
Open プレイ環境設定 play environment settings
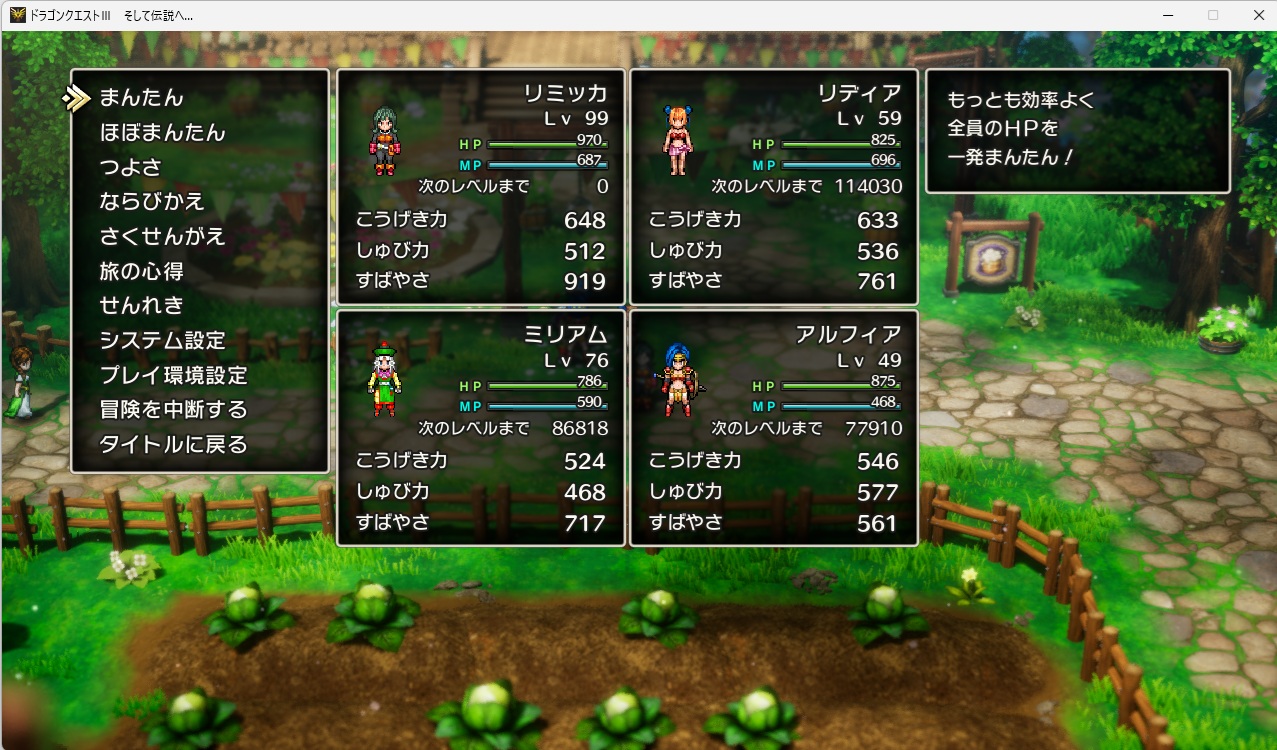[173, 376]
